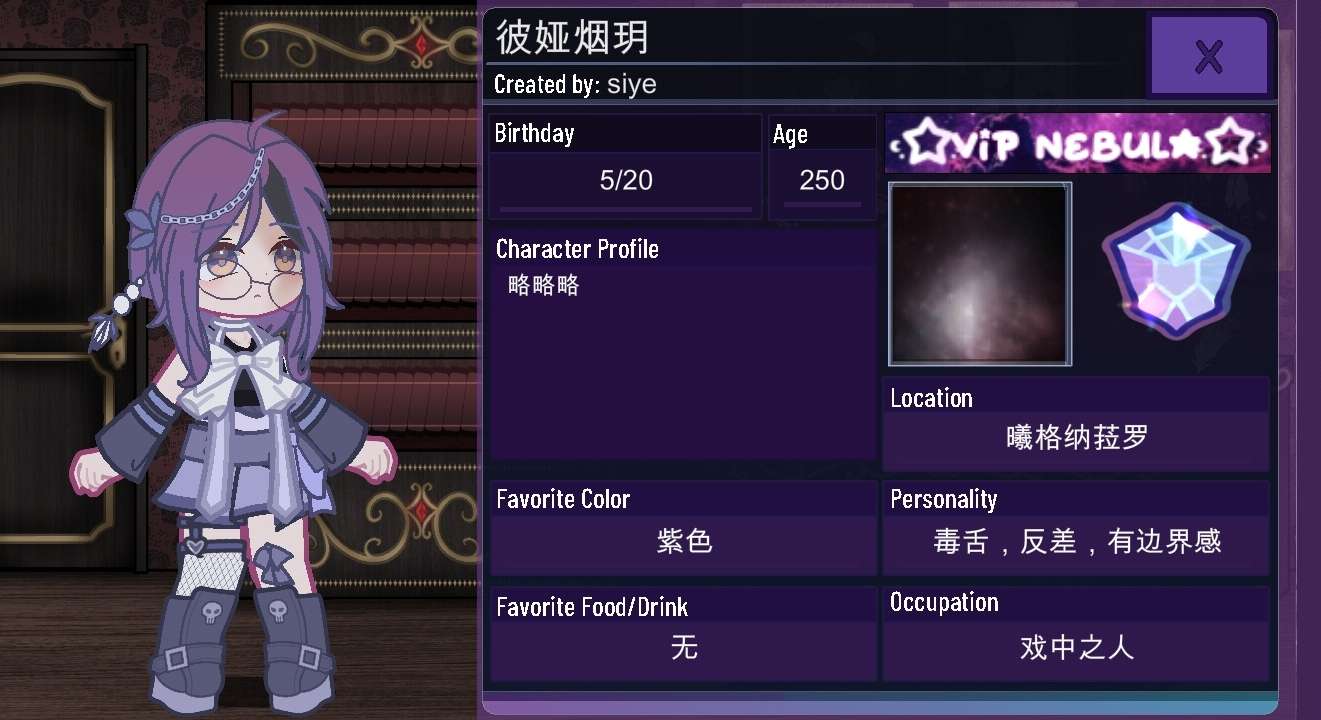The height and width of the screenshot is (720, 1321).
Task: Select the nebula profile picture thumbnail
Action: pos(979,274)
